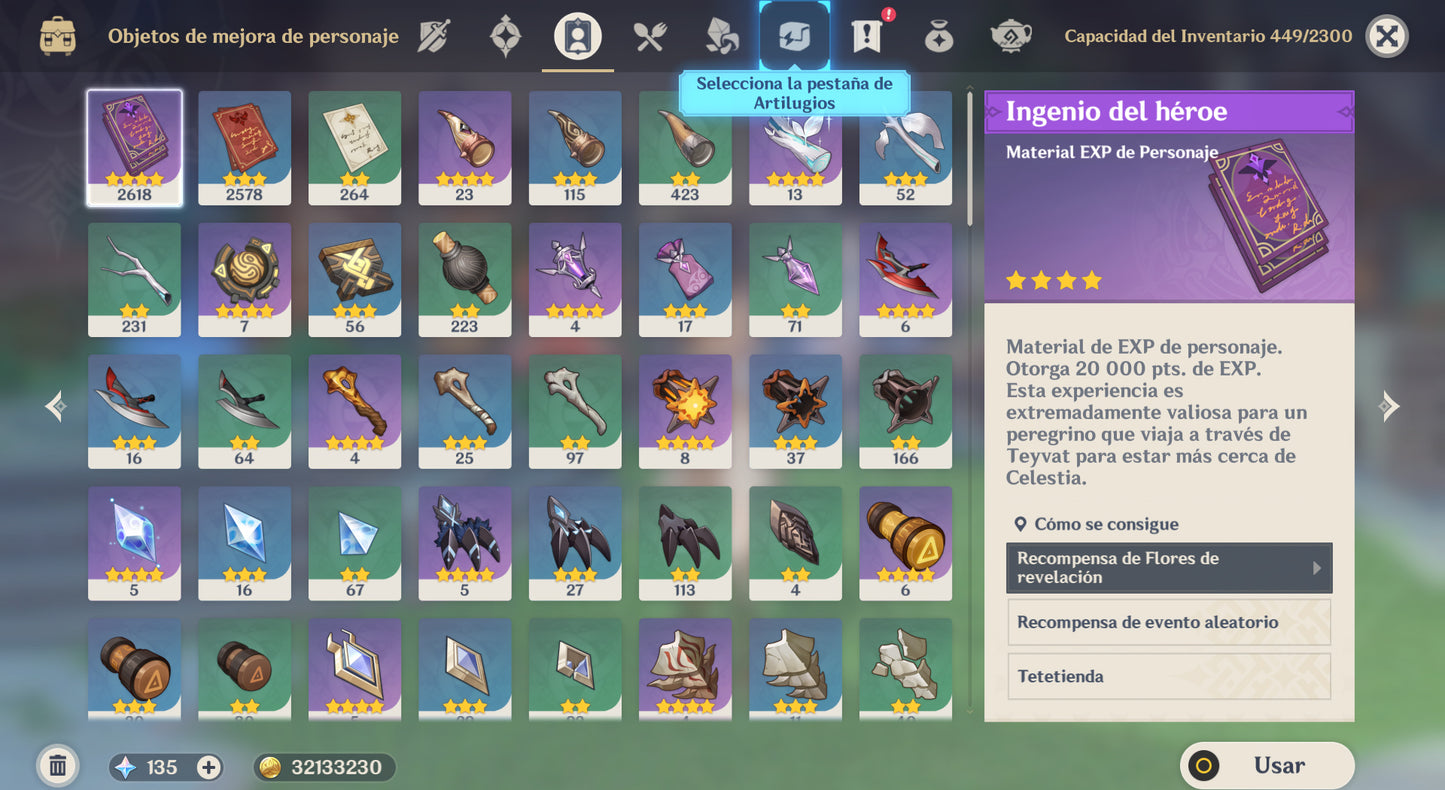This screenshot has width=1445, height=790.
Task: Switch to the Artifacts tab
Action: (x=505, y=35)
